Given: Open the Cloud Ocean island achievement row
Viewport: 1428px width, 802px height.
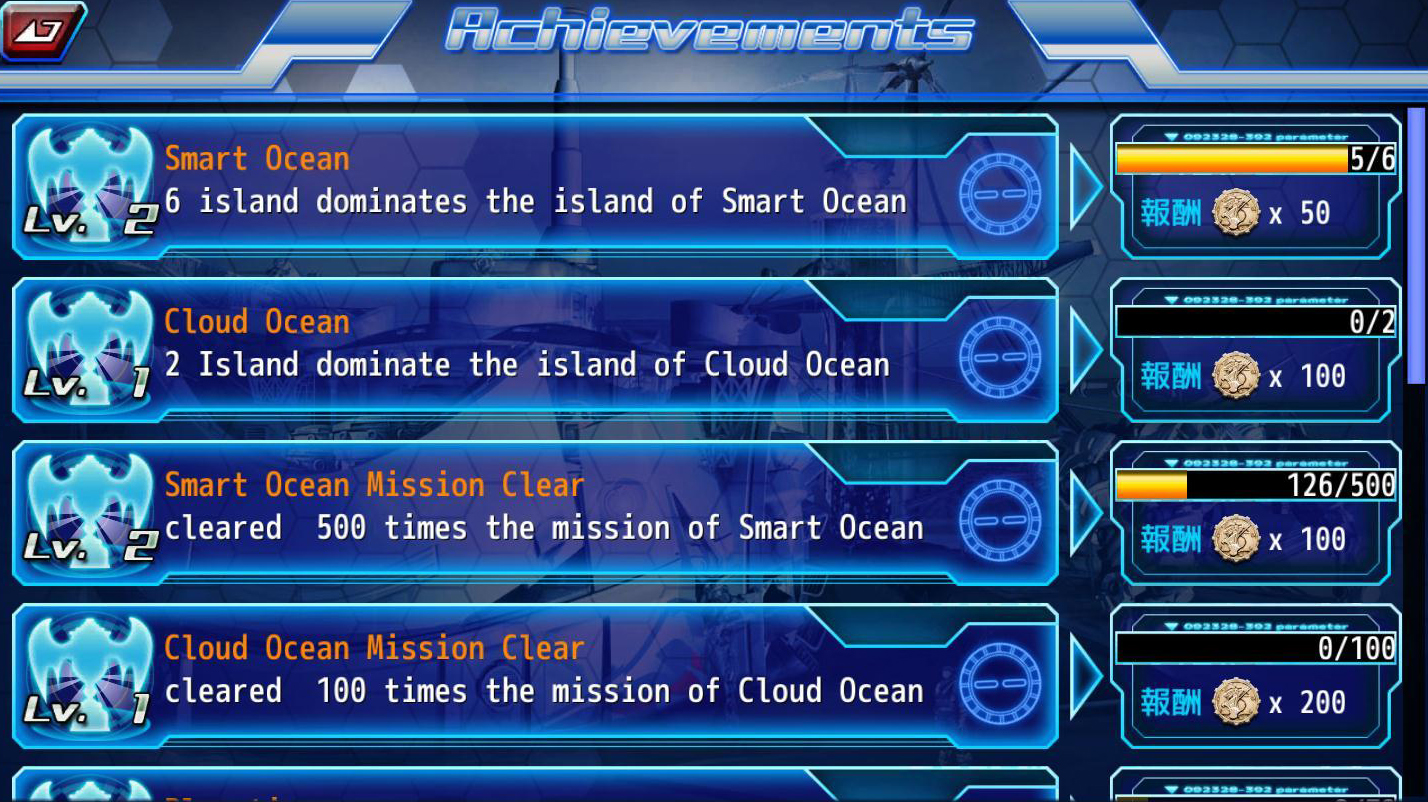Looking at the screenshot, I should (x=535, y=350).
